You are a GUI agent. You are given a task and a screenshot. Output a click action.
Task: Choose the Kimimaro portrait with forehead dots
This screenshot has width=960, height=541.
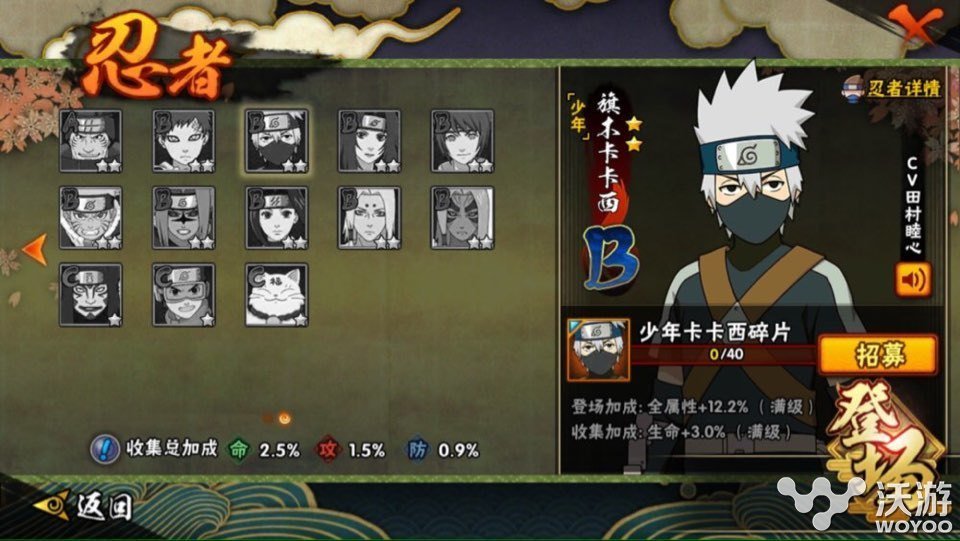(x=369, y=217)
